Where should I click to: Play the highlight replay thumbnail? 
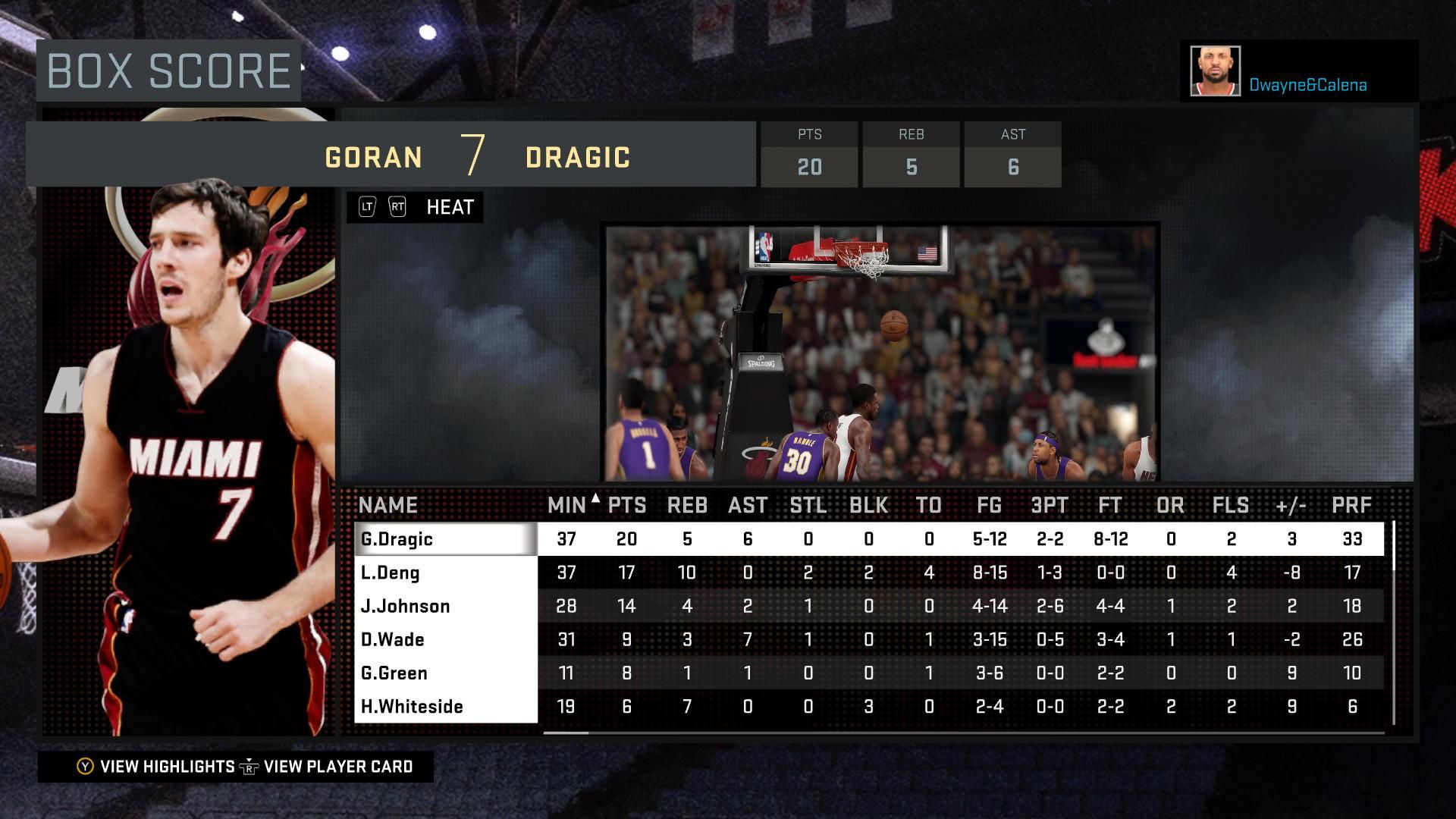(x=880, y=353)
